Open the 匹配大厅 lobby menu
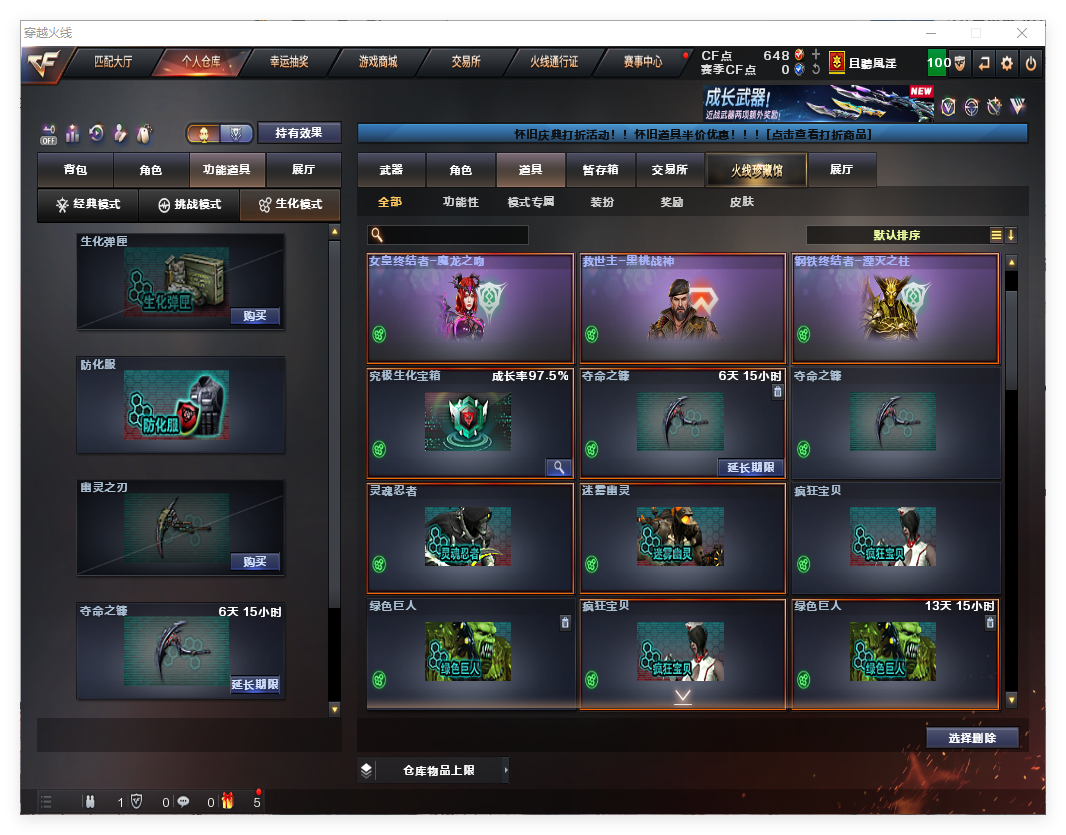Image resolution: width=1066 pixels, height=835 pixels. coord(112,62)
